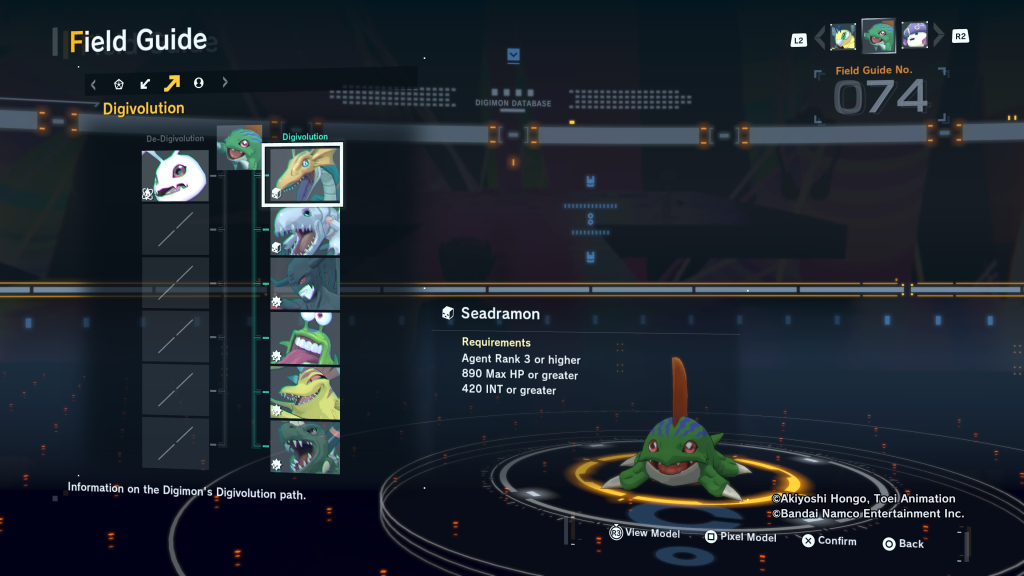The image size is (1024, 576).
Task: View the yellow bee Digimon entry
Action: [843, 37]
